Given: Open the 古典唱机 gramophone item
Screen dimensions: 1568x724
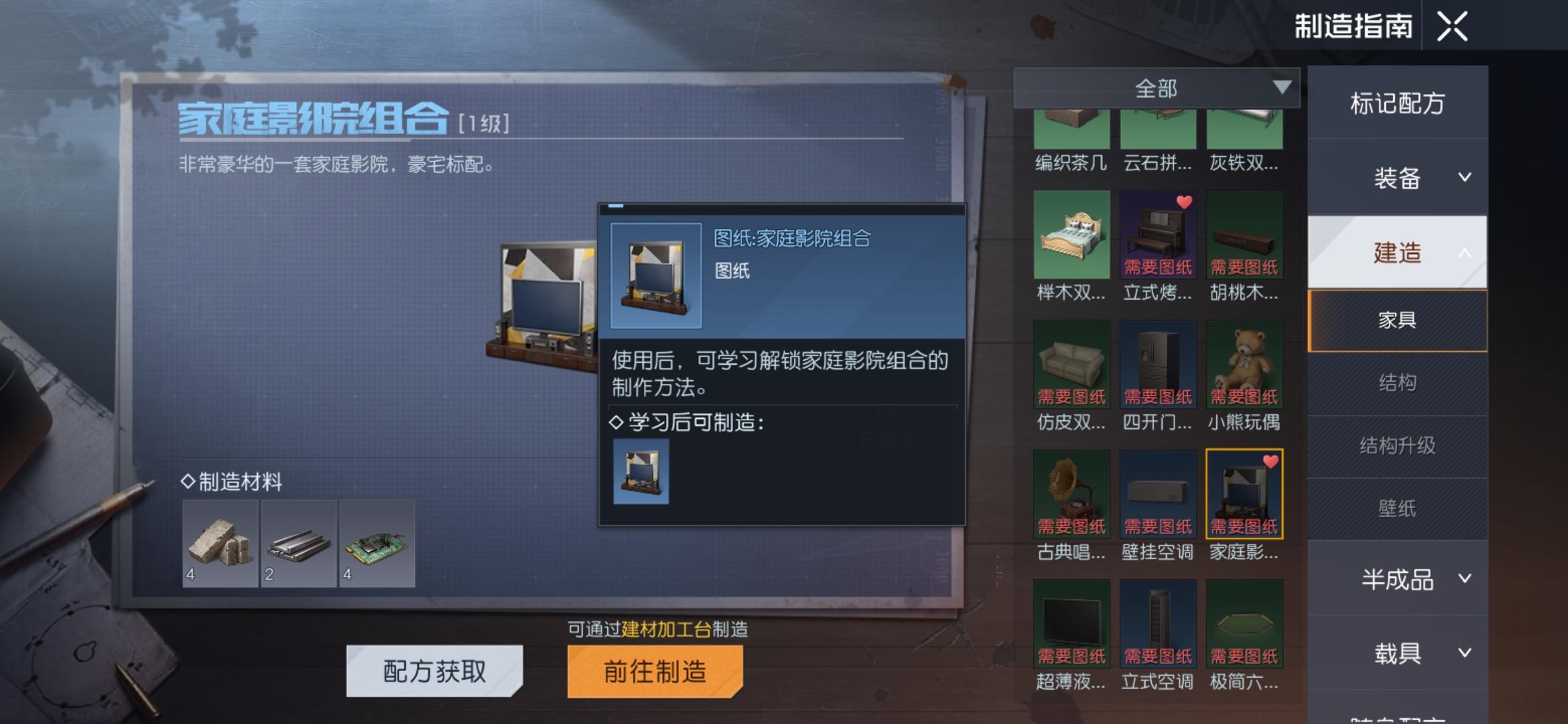Looking at the screenshot, I should point(1070,494).
